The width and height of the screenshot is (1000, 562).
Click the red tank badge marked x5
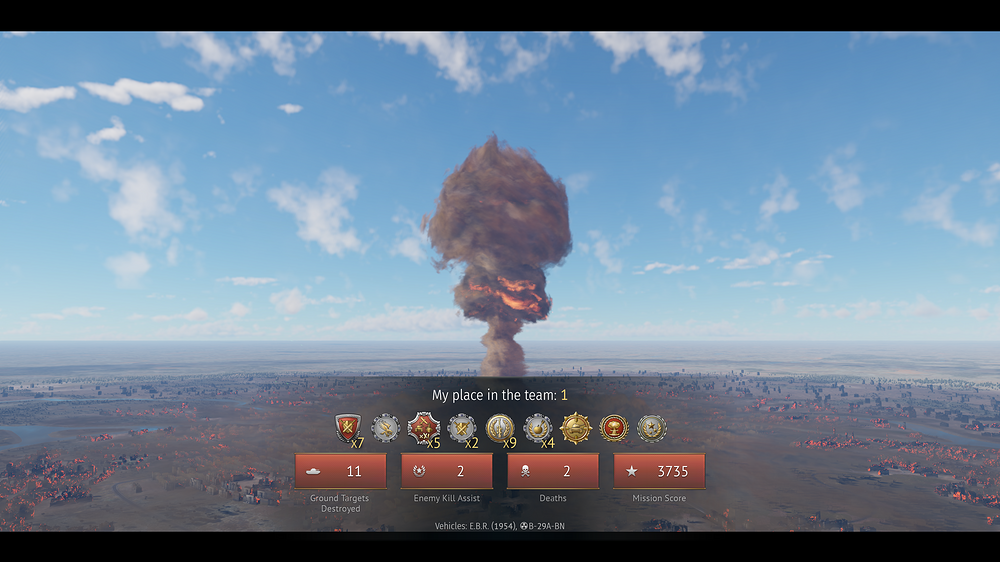[x=423, y=428]
